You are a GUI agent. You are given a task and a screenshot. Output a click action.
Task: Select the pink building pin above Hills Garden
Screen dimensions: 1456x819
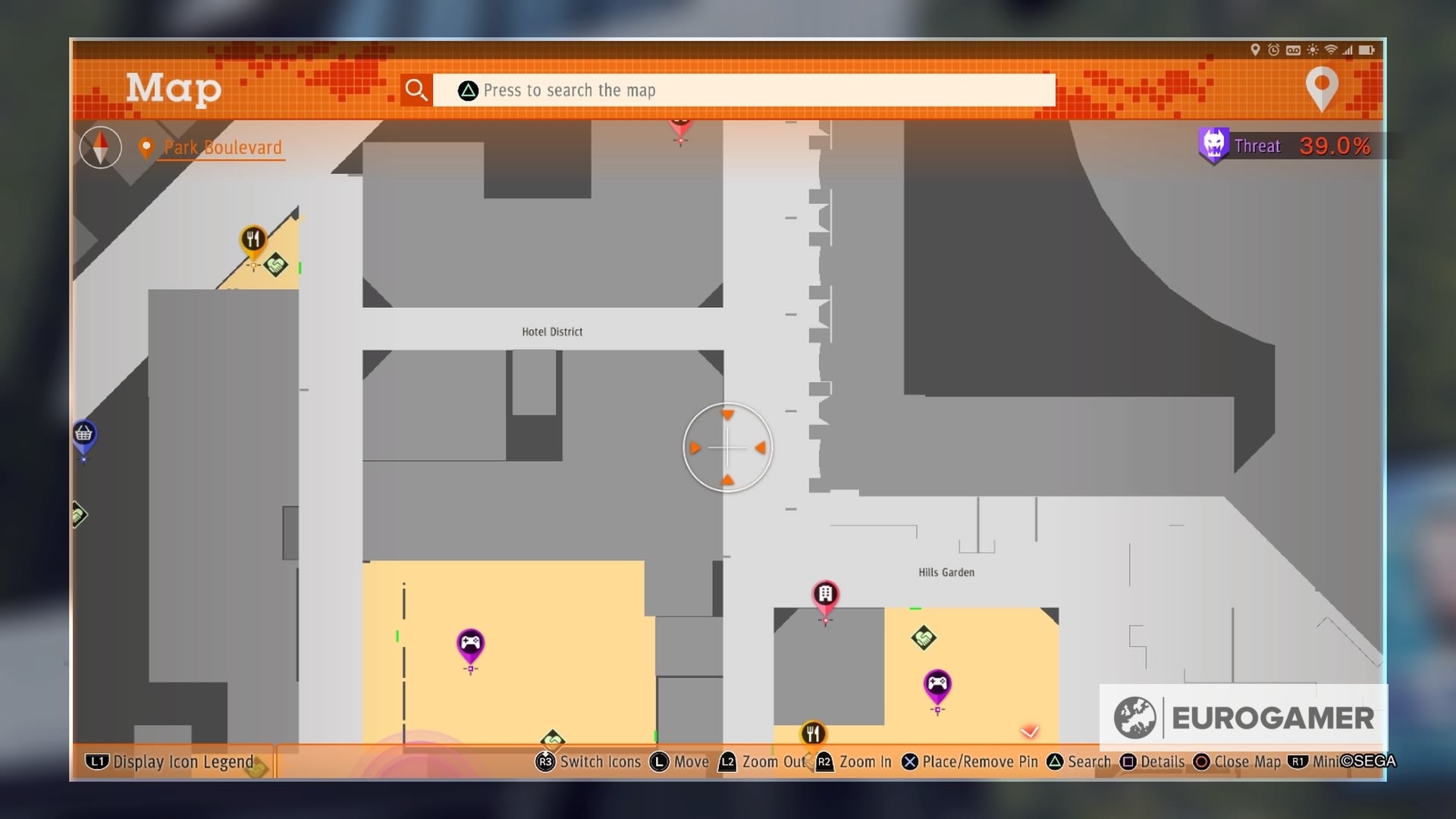[824, 594]
